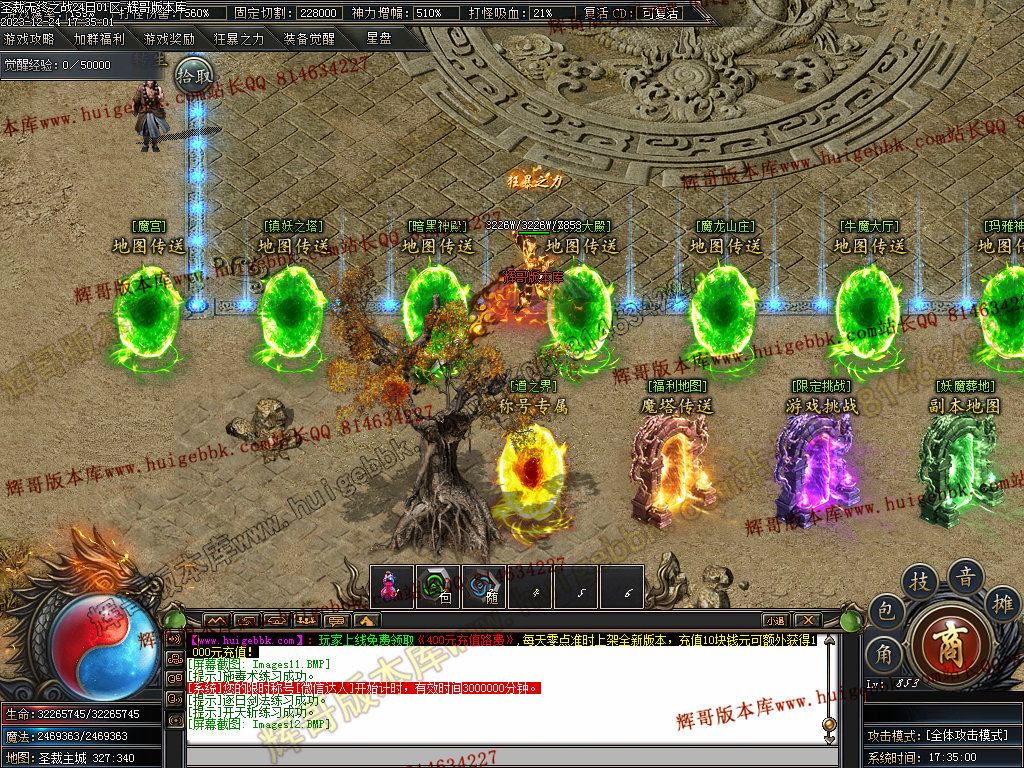This screenshot has height=768, width=1024.
Task: Close the game with the X button
Action: (806, 620)
